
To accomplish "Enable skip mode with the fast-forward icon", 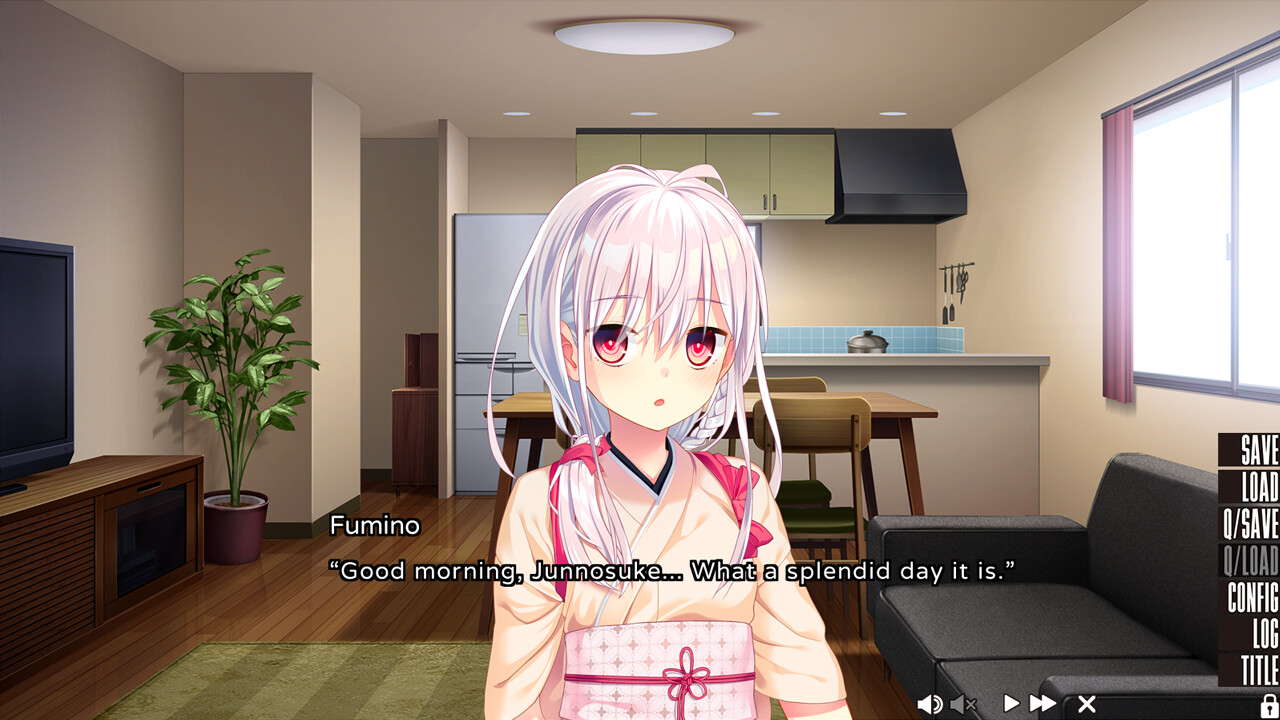I will point(1041,703).
